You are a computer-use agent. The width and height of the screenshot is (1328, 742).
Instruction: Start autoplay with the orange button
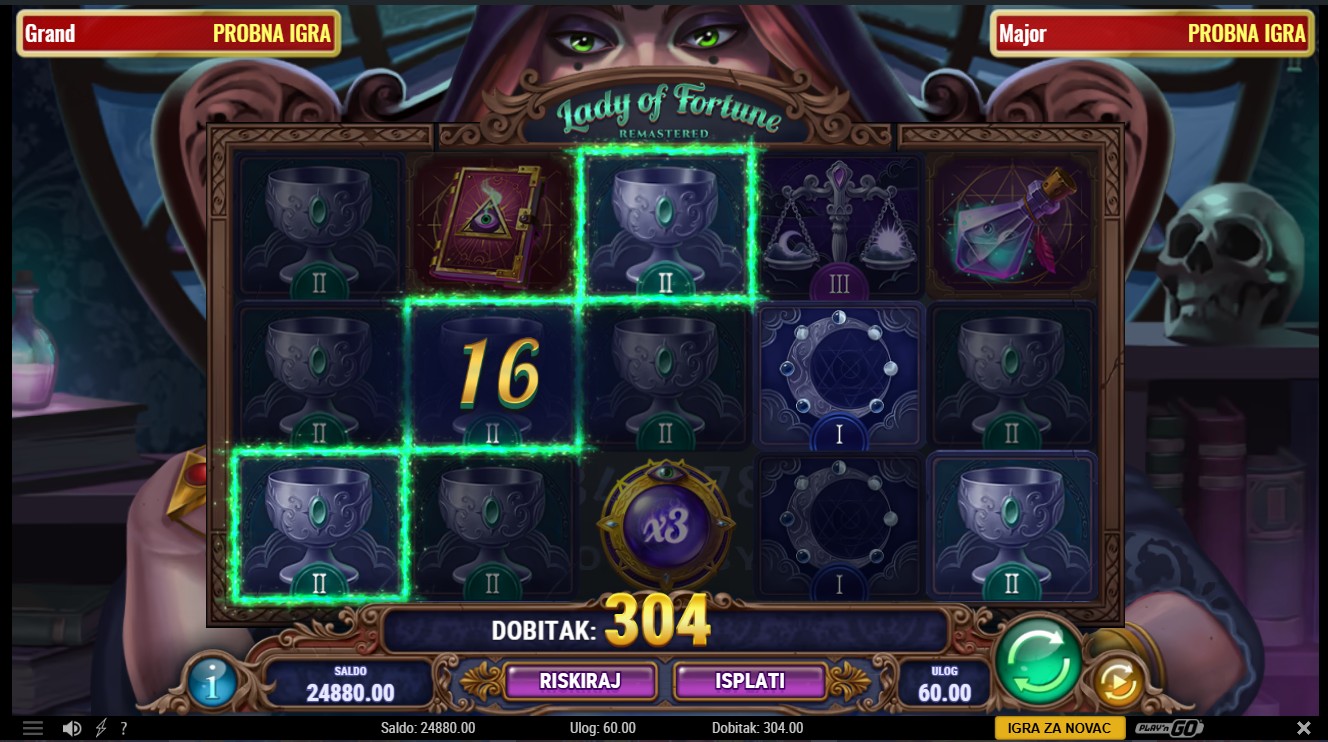[1117, 683]
